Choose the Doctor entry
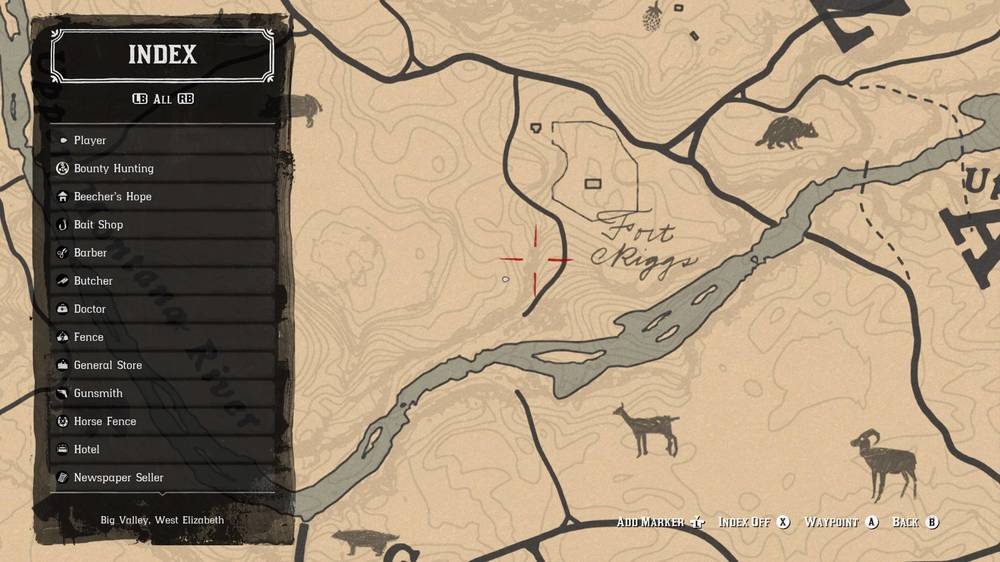The image size is (1000, 562). tap(163, 309)
